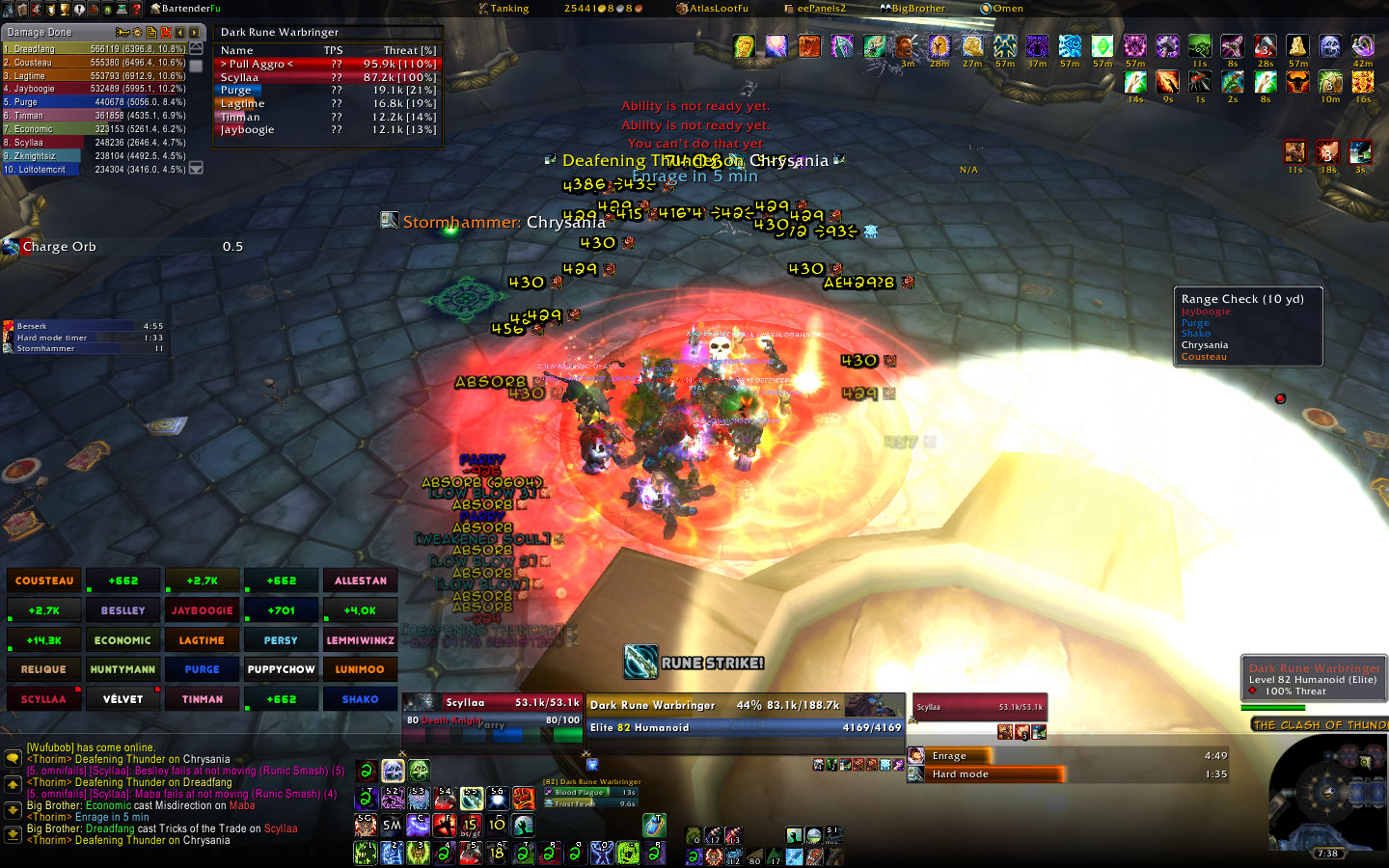Activate the Rune Strike alert icon

coord(640,662)
